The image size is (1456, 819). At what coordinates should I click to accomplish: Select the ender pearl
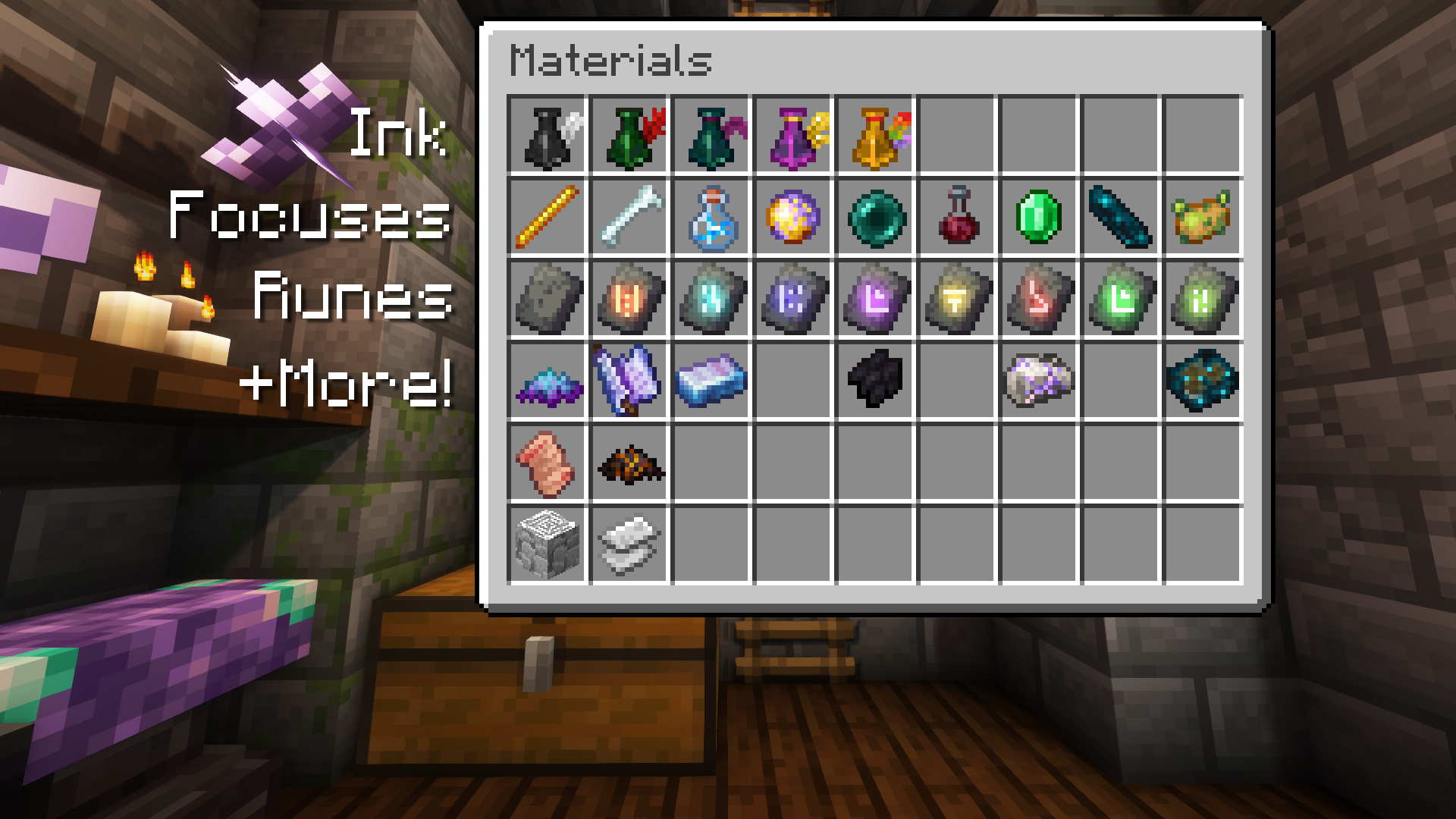coord(874,219)
